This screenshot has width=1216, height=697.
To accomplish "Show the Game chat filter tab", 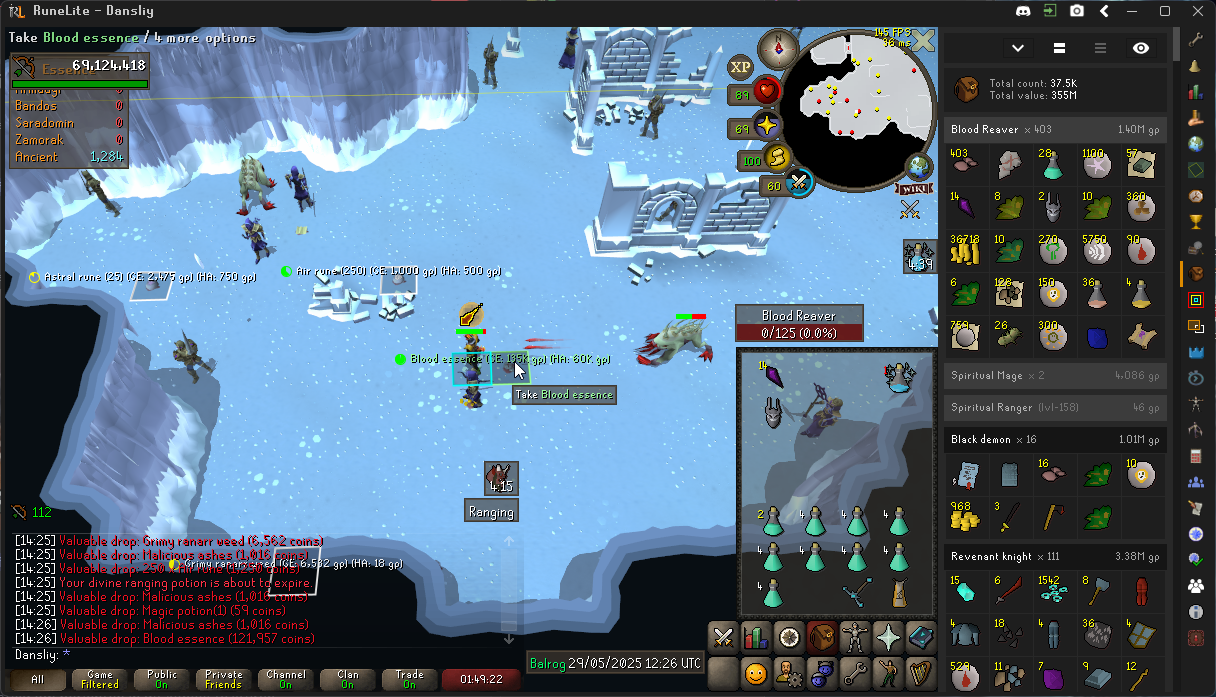I will [x=100, y=680].
